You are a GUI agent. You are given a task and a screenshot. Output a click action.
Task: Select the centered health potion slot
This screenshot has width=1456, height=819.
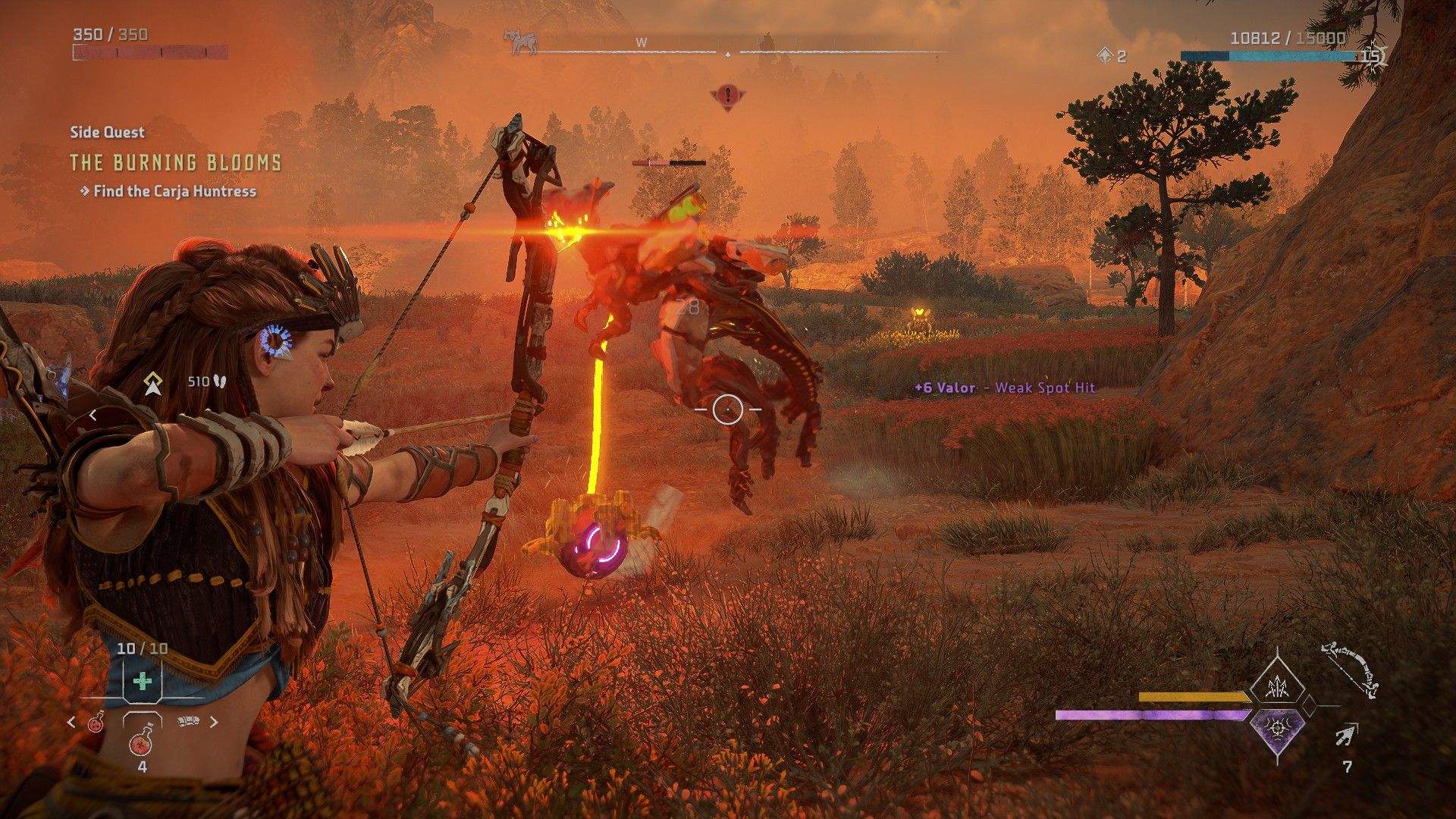pos(142,741)
